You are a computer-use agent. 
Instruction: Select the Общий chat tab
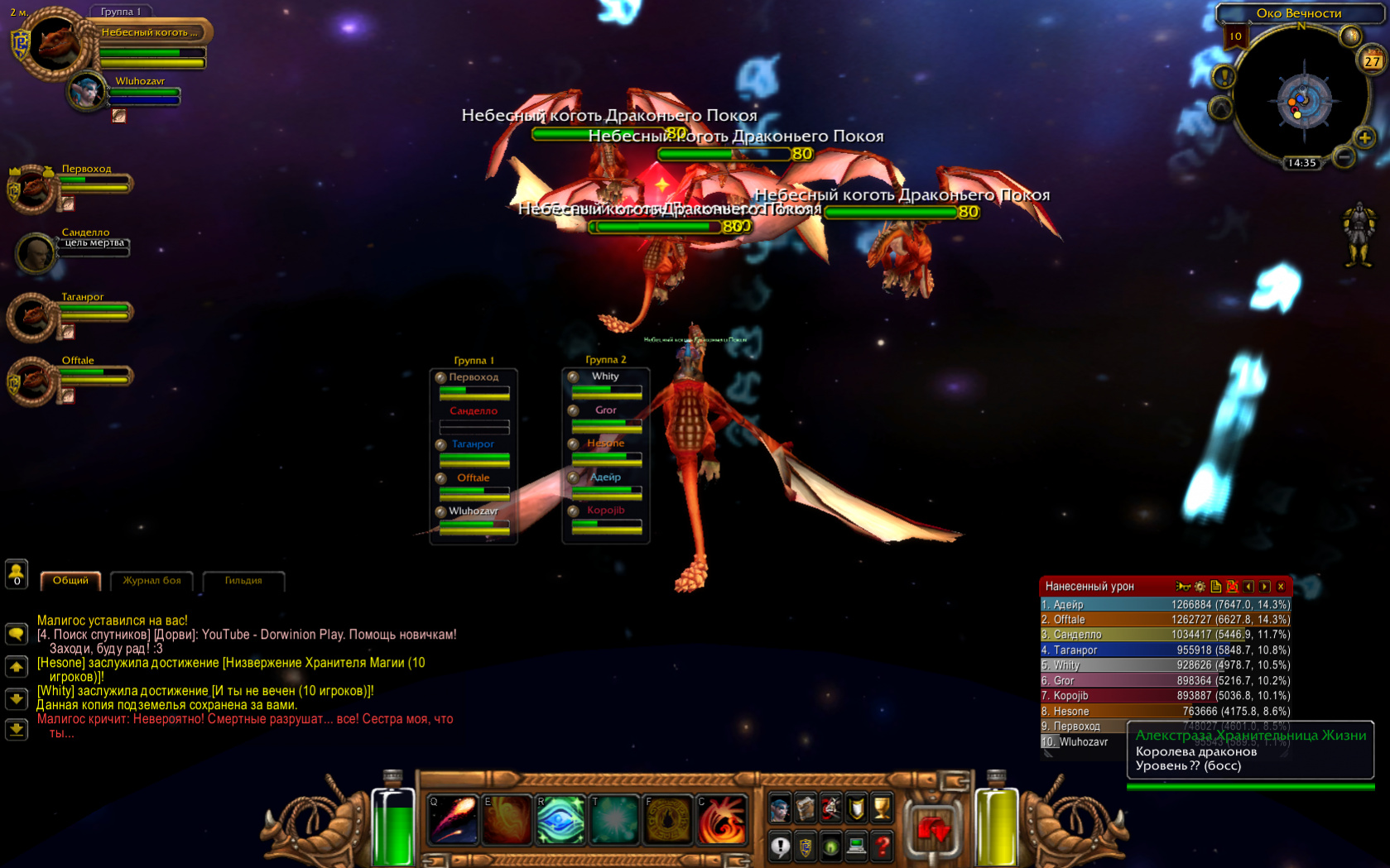pos(70,581)
